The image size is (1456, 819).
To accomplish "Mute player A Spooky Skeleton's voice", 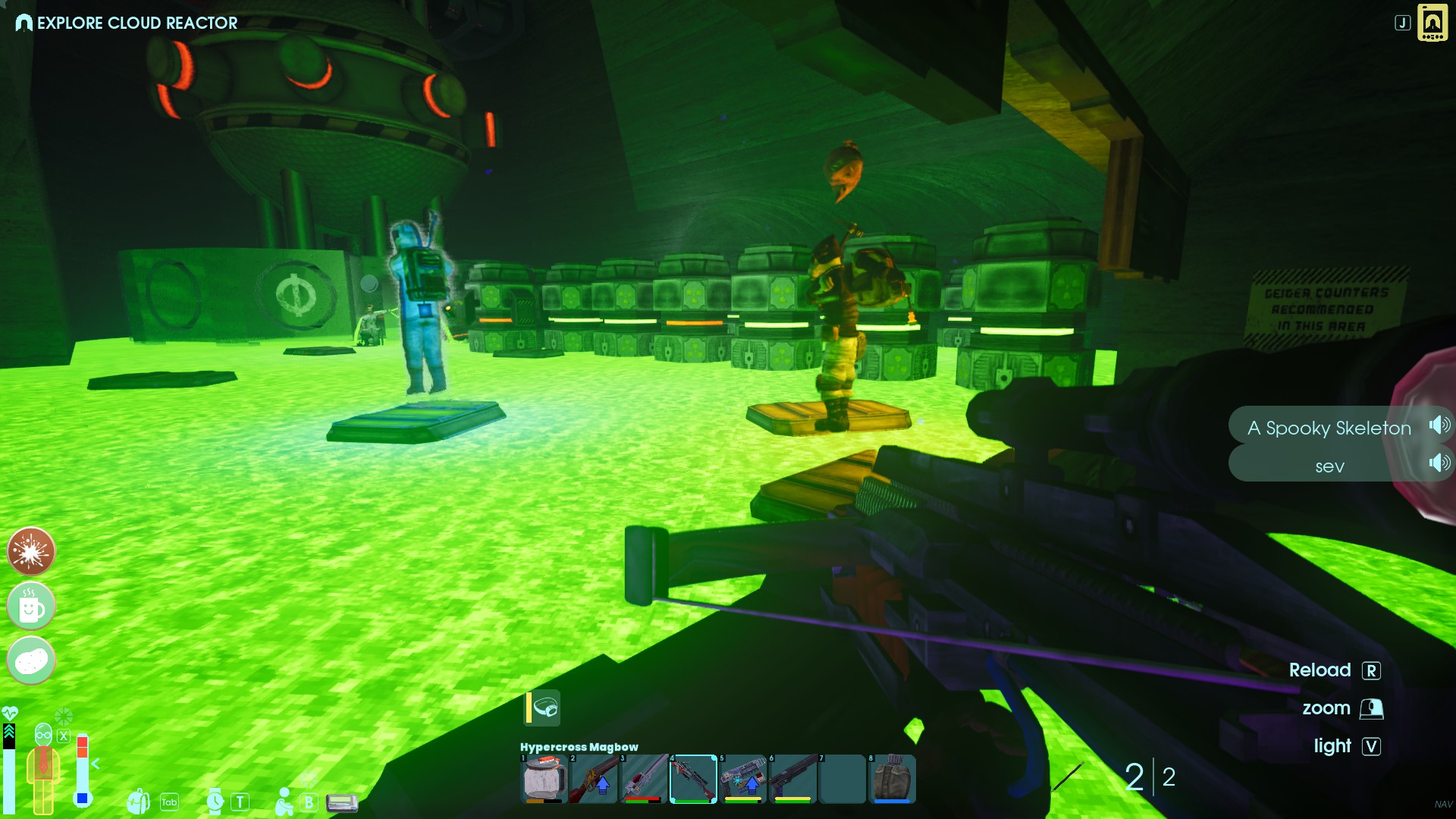I will pyautogui.click(x=1439, y=425).
